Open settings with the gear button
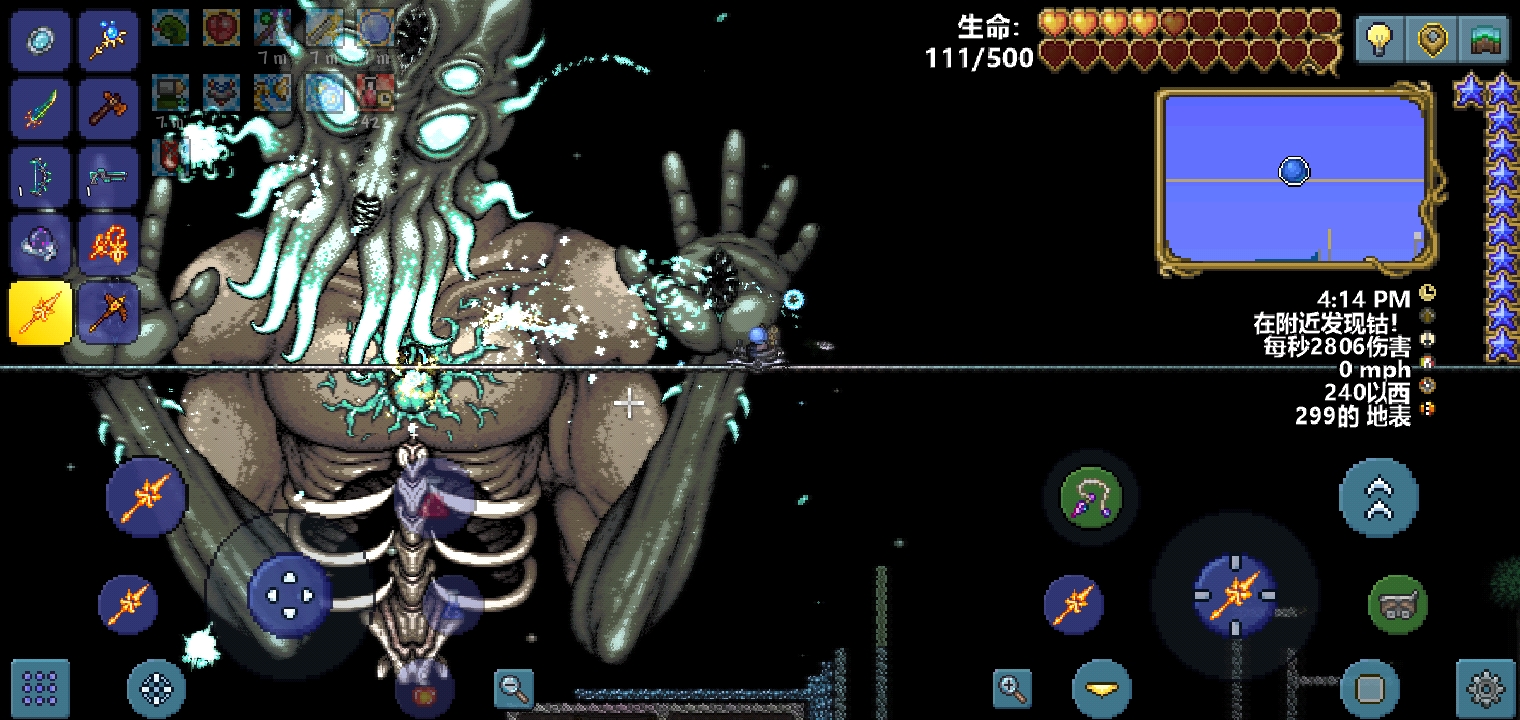Image resolution: width=1520 pixels, height=720 pixels. click(1486, 687)
